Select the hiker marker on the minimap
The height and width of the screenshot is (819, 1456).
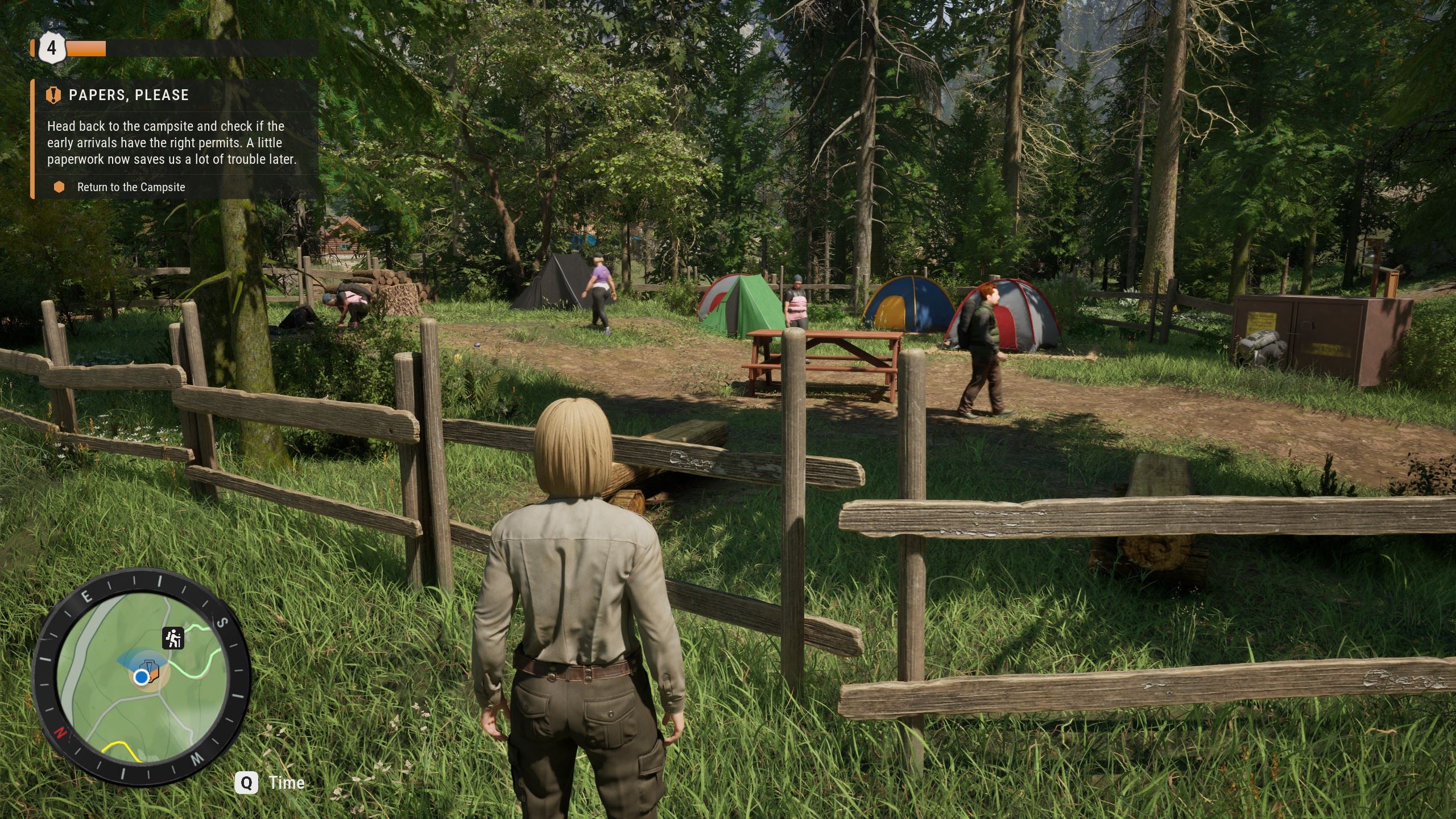[173, 638]
